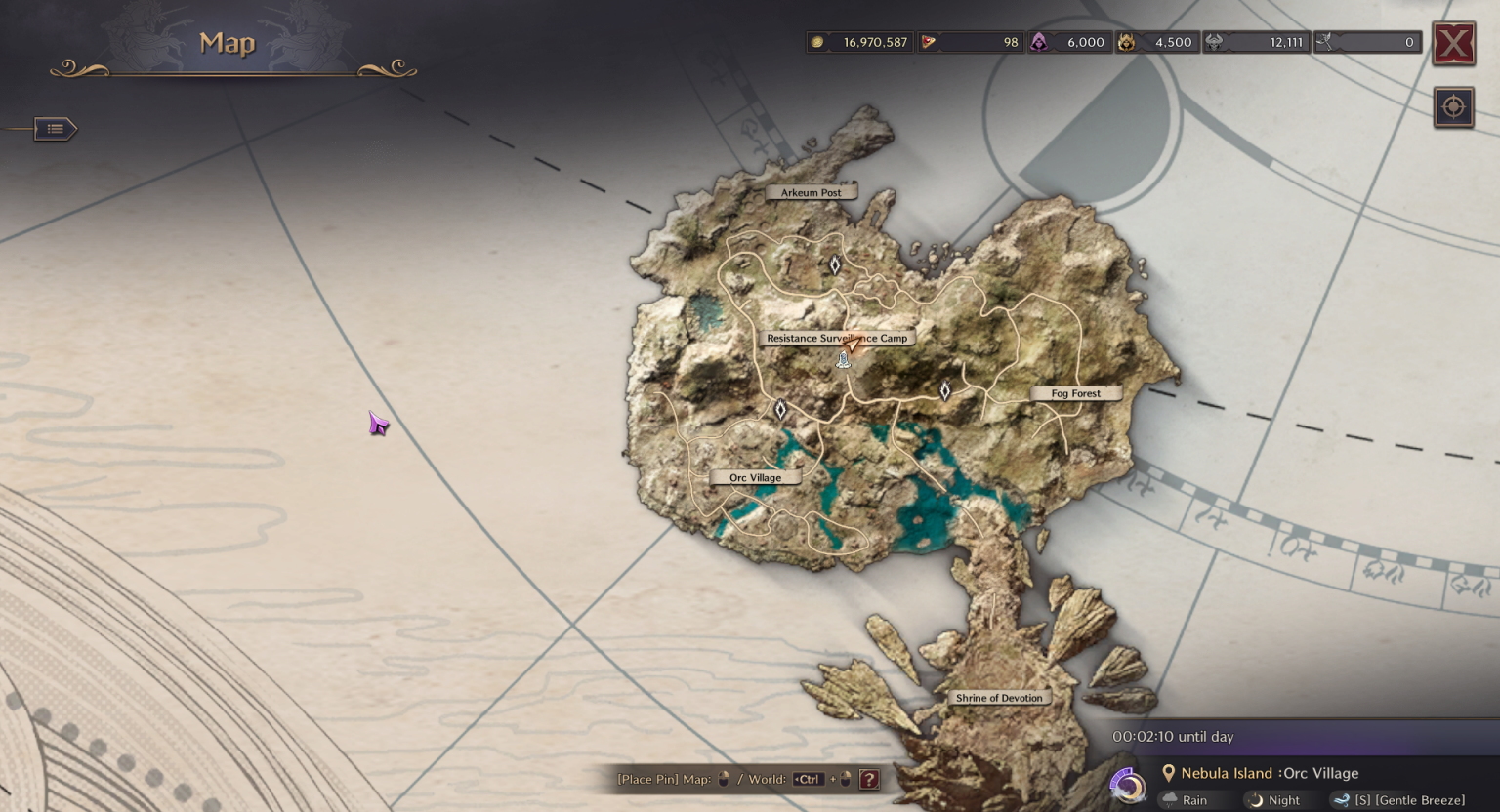Center map on current location
Viewport: 1500px width, 812px height.
coord(1453,106)
